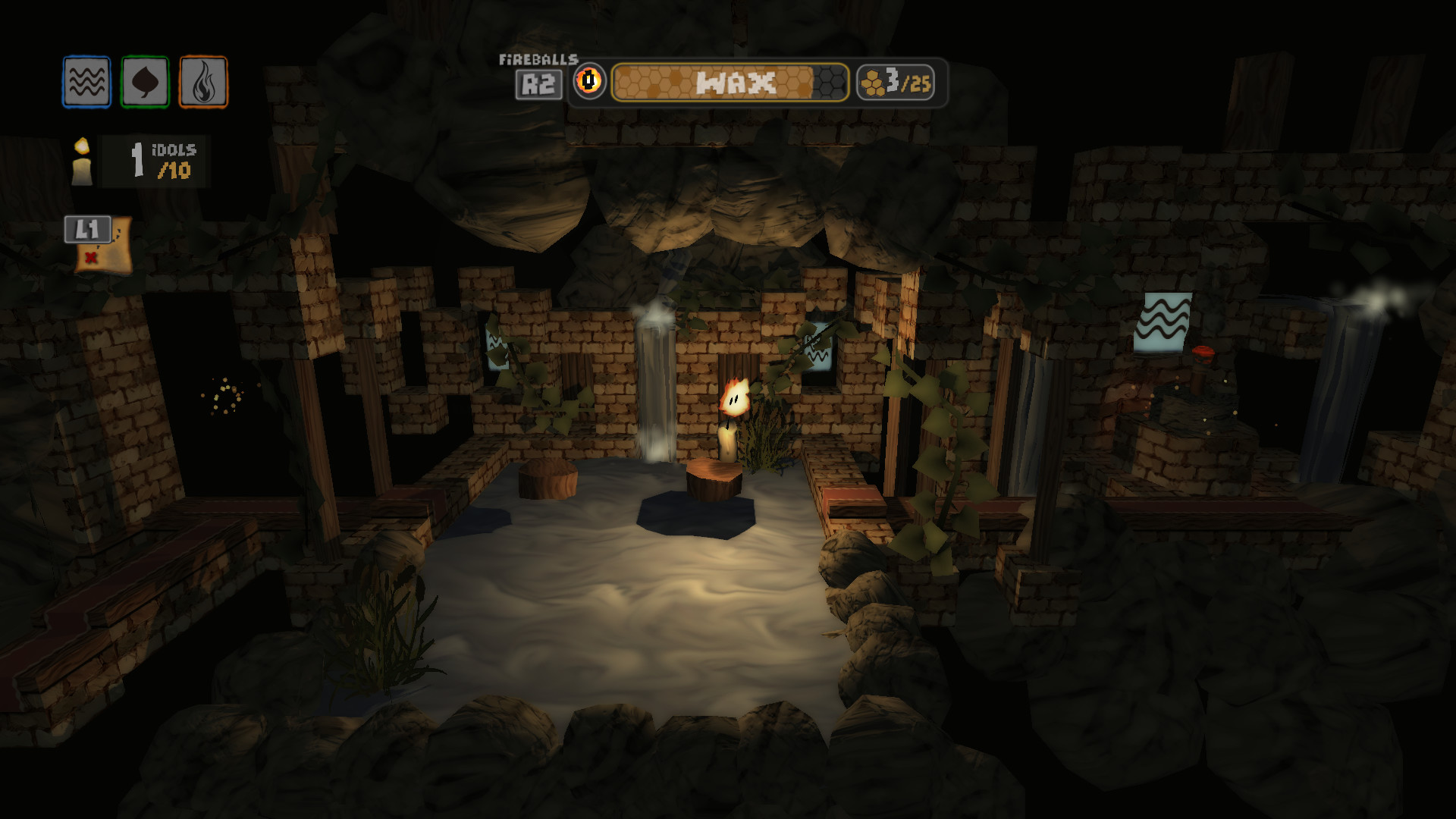The height and width of the screenshot is (819, 1456).
Task: Click the honeycomb icon in the 3/25 counter
Action: [871, 83]
